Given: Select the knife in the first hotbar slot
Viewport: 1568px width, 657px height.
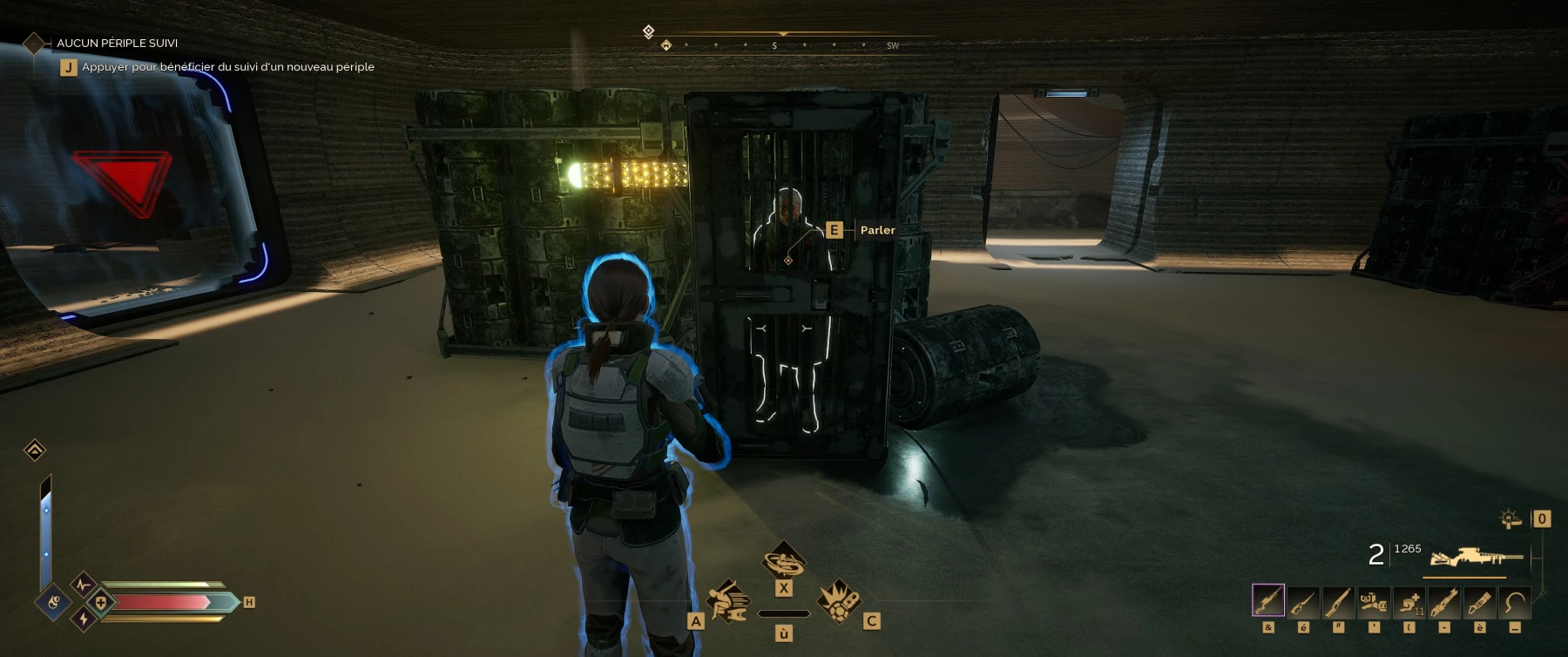Looking at the screenshot, I should pos(1269,601).
